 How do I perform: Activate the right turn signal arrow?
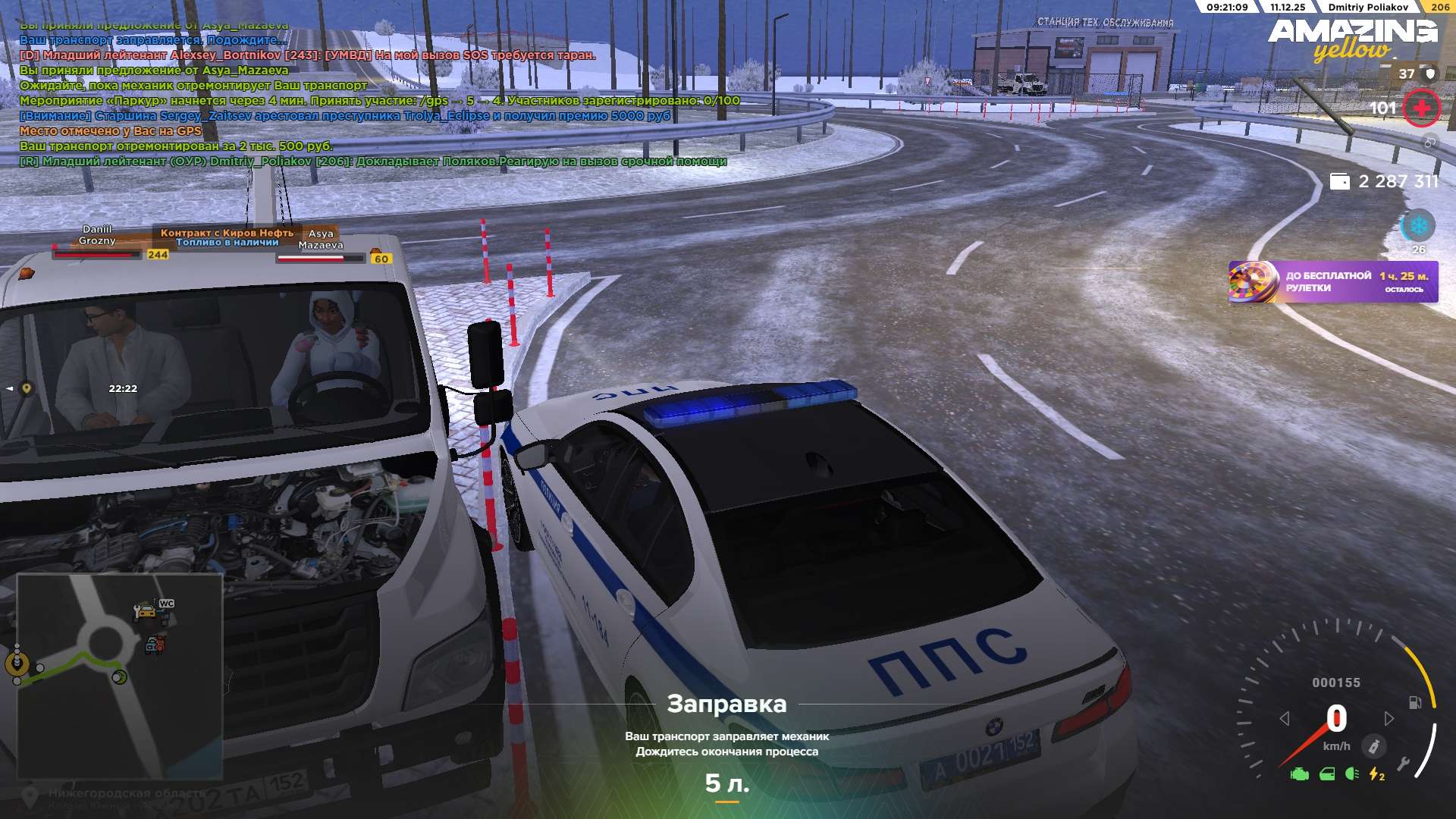pyautogui.click(x=1389, y=718)
